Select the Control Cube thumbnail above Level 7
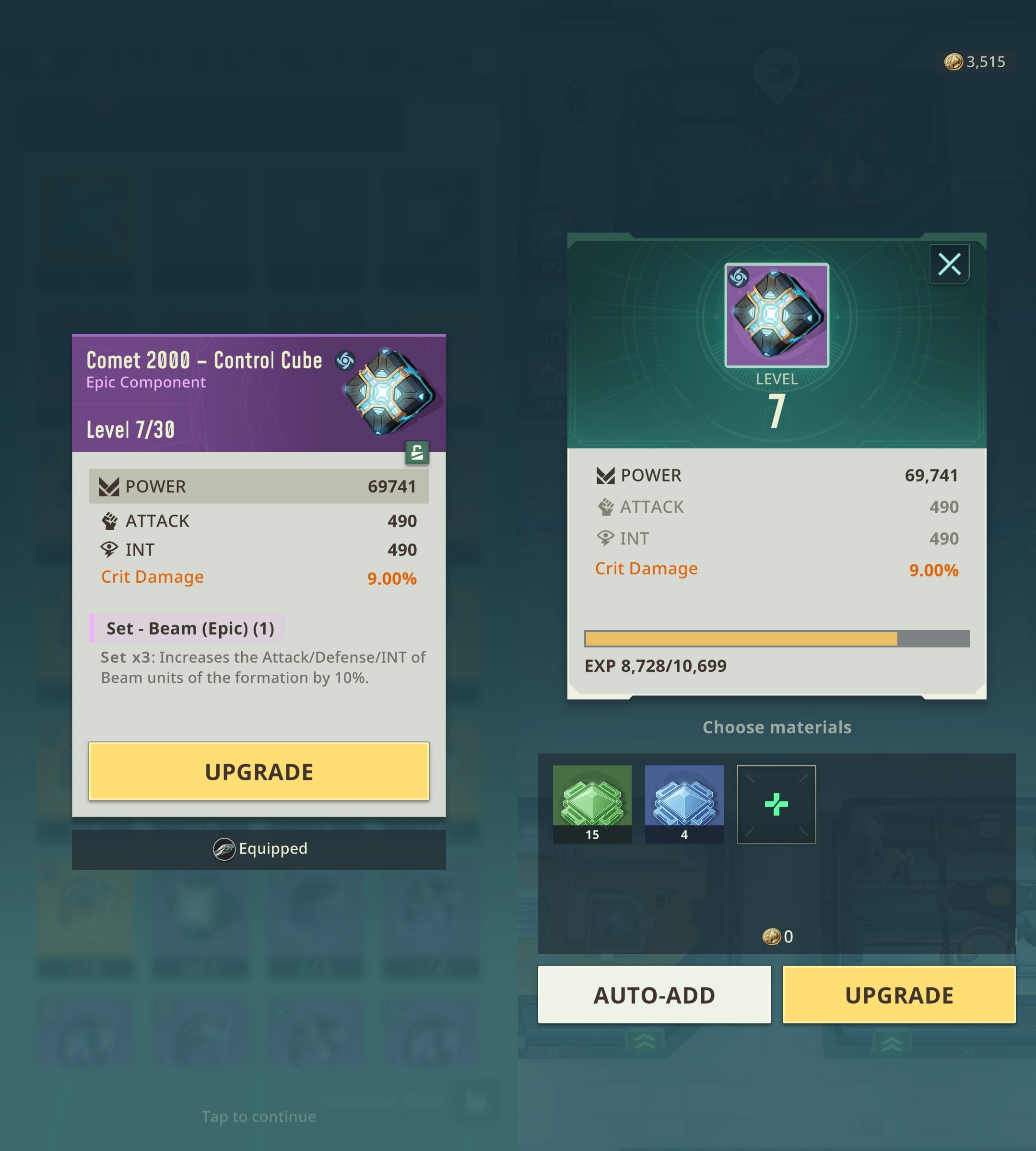 777,315
